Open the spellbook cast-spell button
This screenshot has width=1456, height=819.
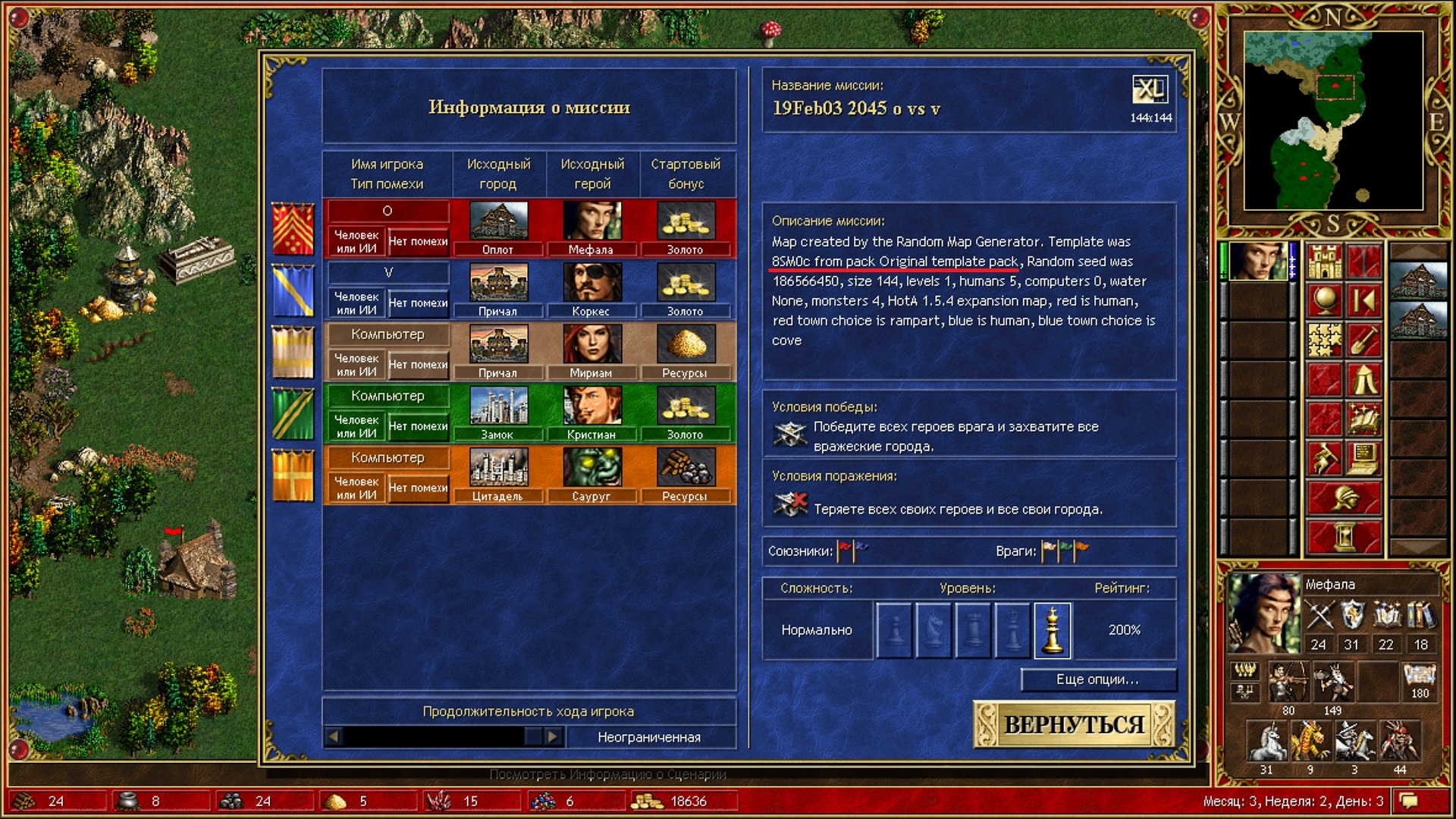pos(1363,419)
